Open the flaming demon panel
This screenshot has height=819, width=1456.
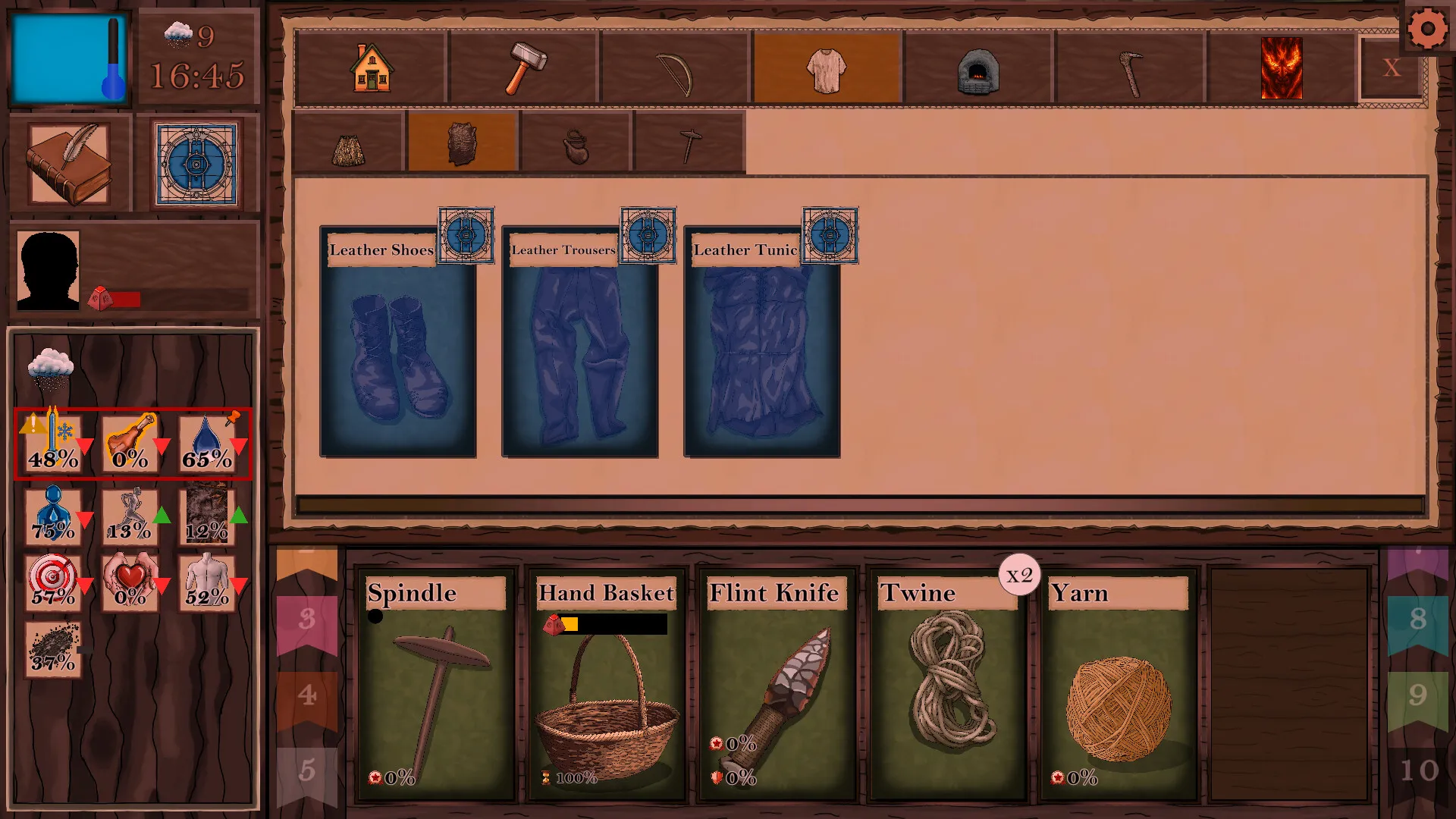tap(1281, 67)
